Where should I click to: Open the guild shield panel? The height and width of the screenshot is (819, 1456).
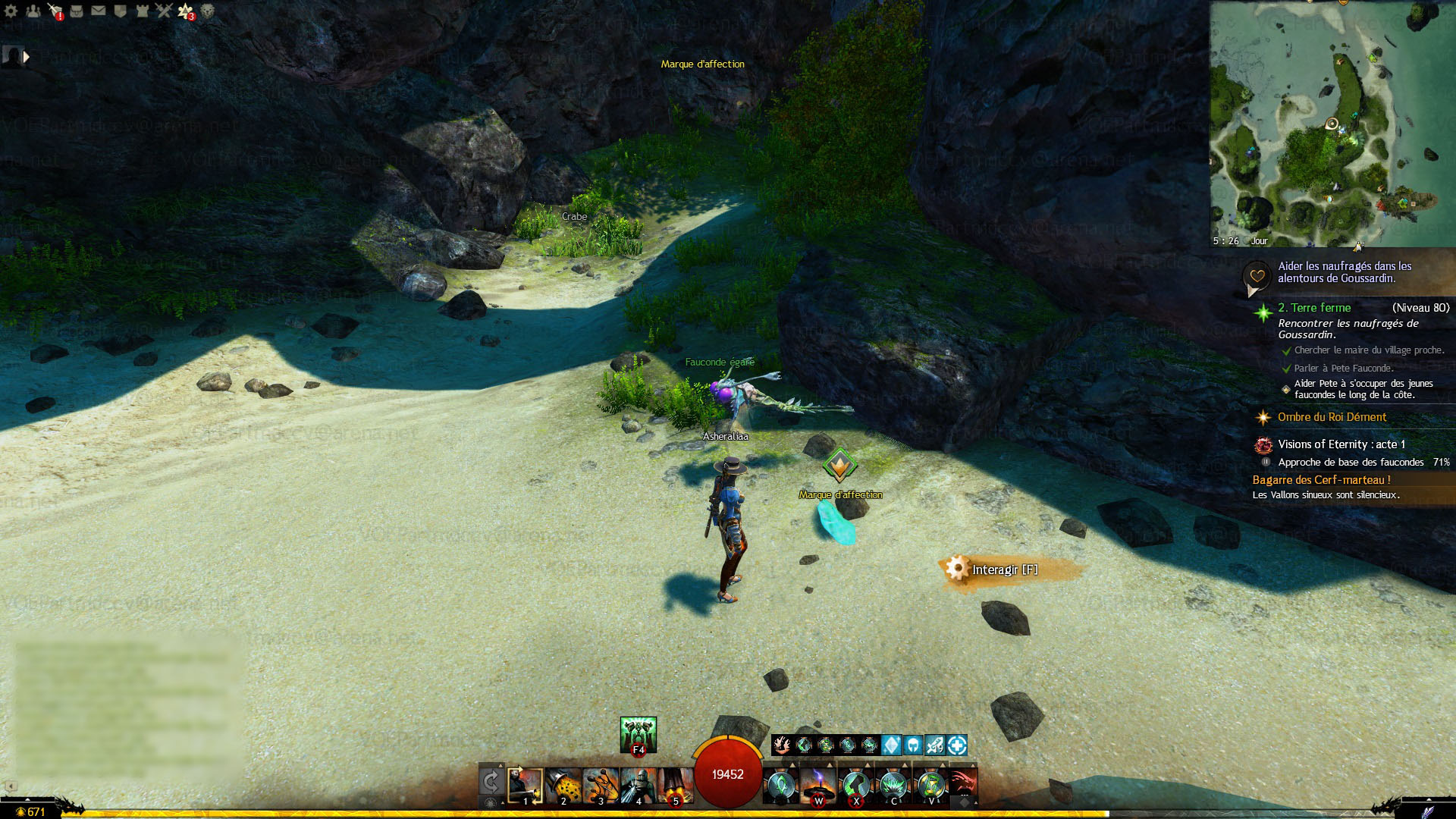tap(120, 11)
